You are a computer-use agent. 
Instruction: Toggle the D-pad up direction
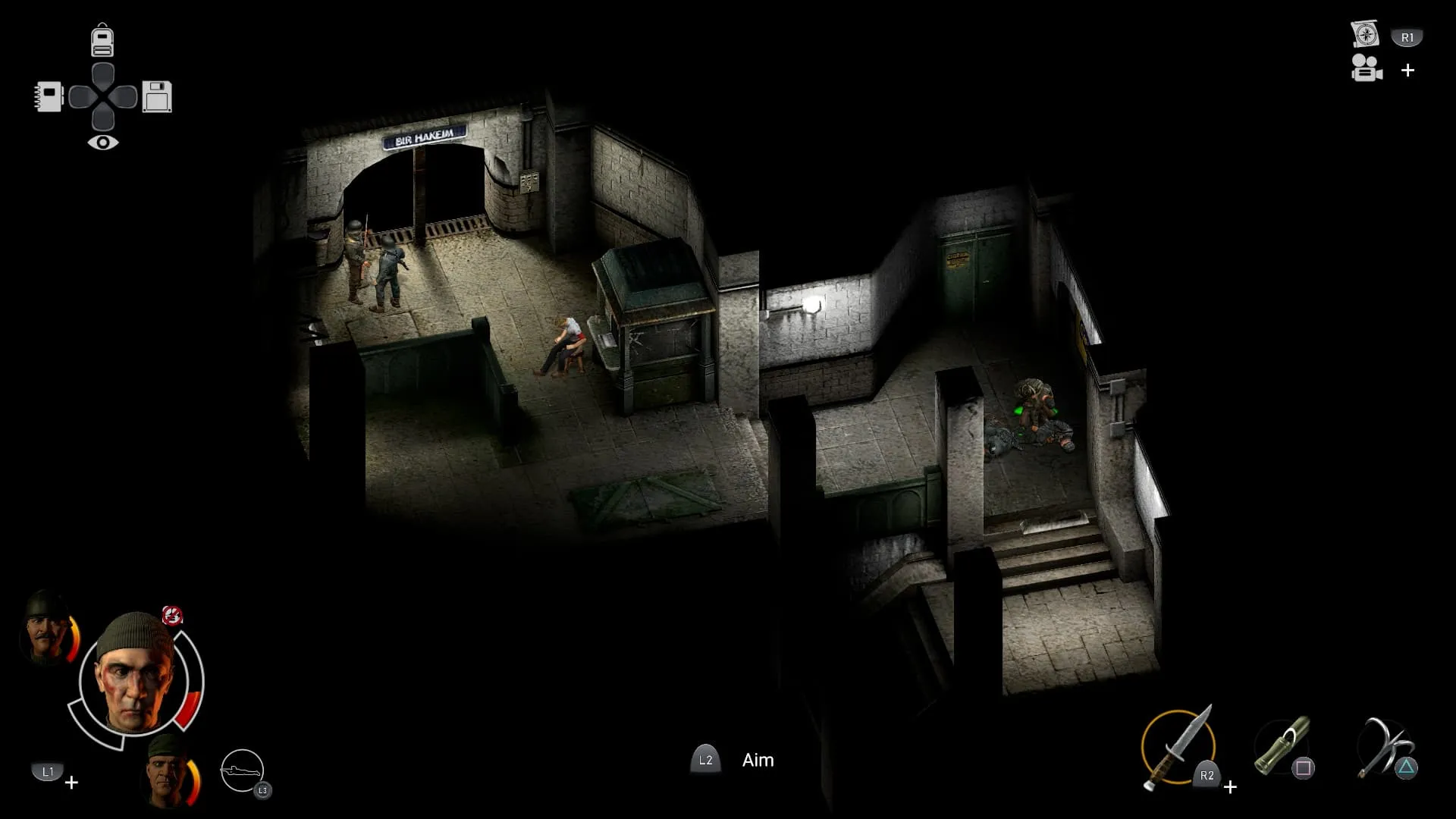[102, 72]
